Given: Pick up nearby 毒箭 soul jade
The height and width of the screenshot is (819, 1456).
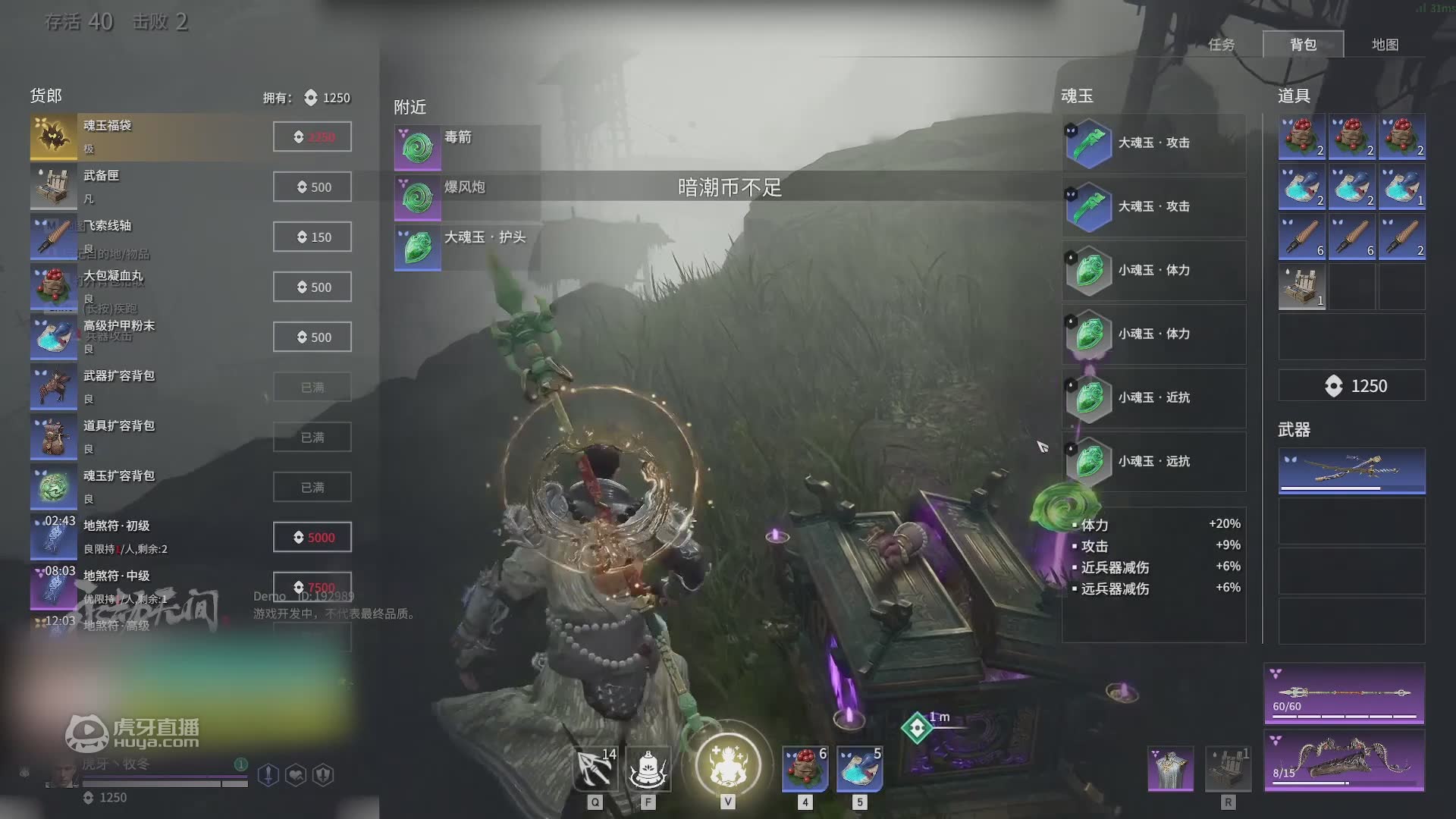Looking at the screenshot, I should (x=466, y=147).
